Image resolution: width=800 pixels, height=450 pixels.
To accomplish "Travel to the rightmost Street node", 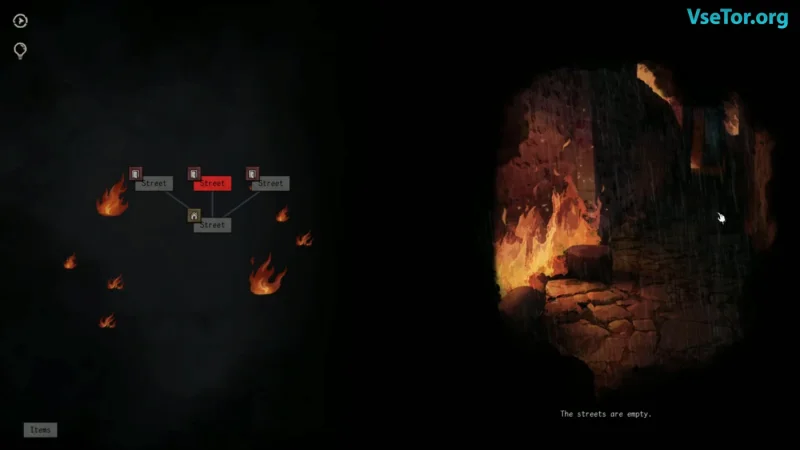I will pyautogui.click(x=270, y=184).
